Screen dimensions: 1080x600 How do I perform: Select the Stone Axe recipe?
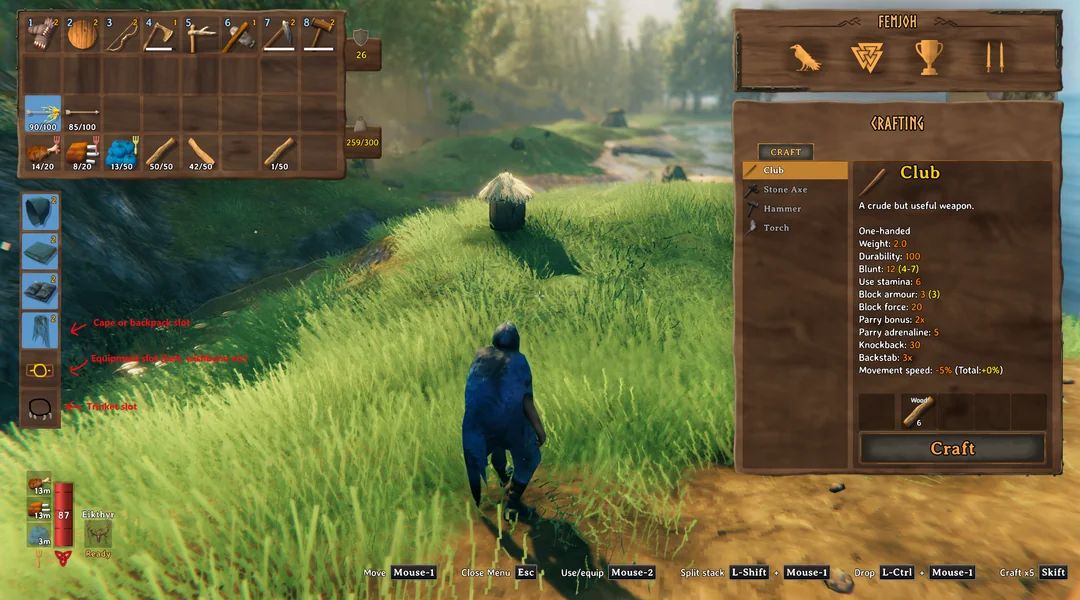785,189
